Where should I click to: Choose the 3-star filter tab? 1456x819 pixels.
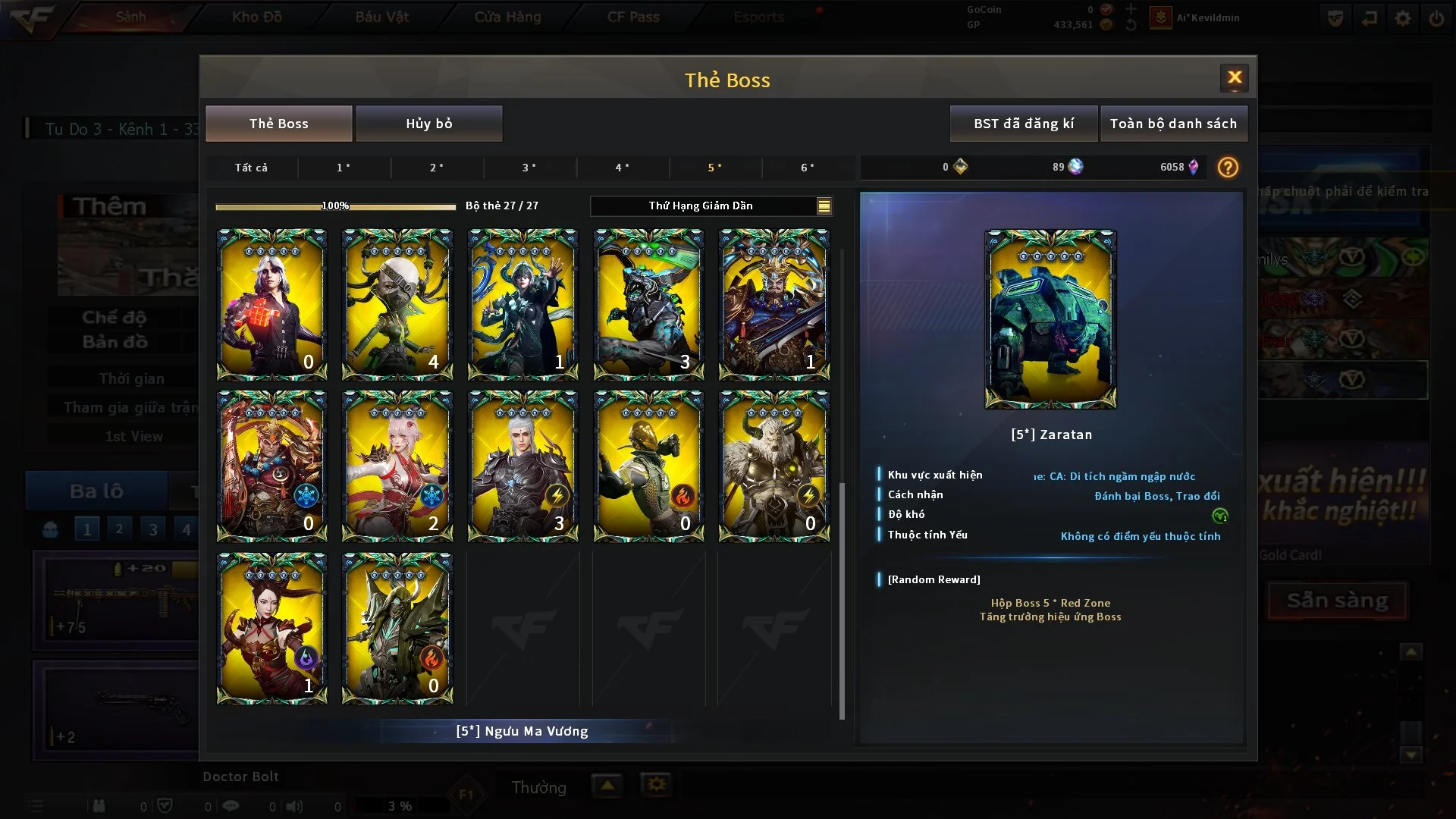pos(529,168)
